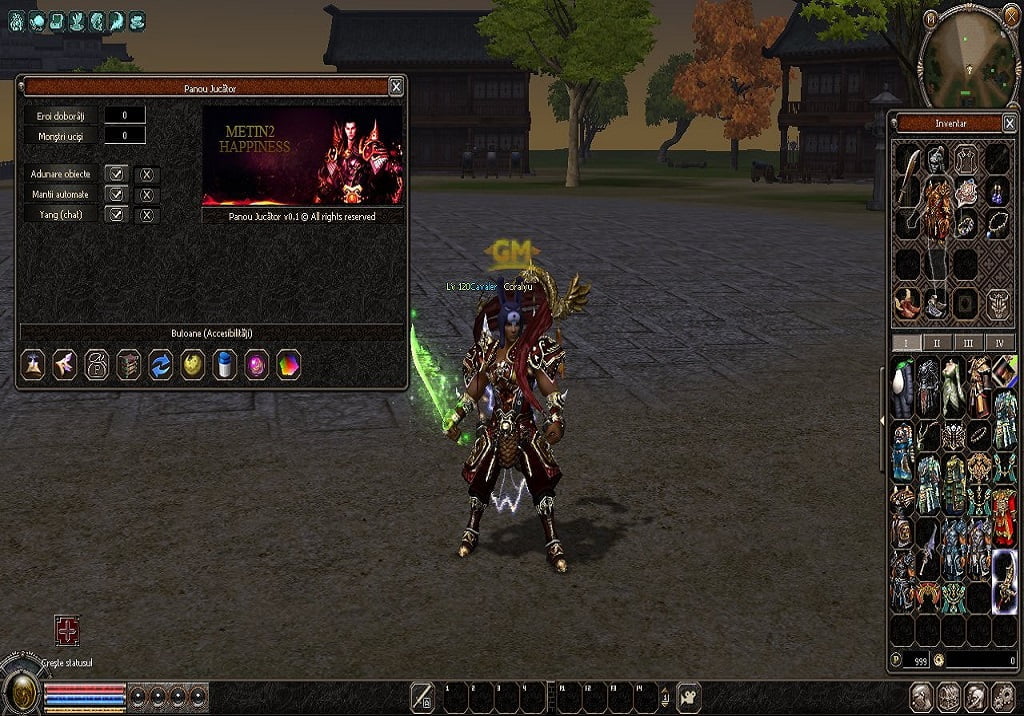Select the sword attack quickbar button
Screen dimensions: 1024x716
423,696
